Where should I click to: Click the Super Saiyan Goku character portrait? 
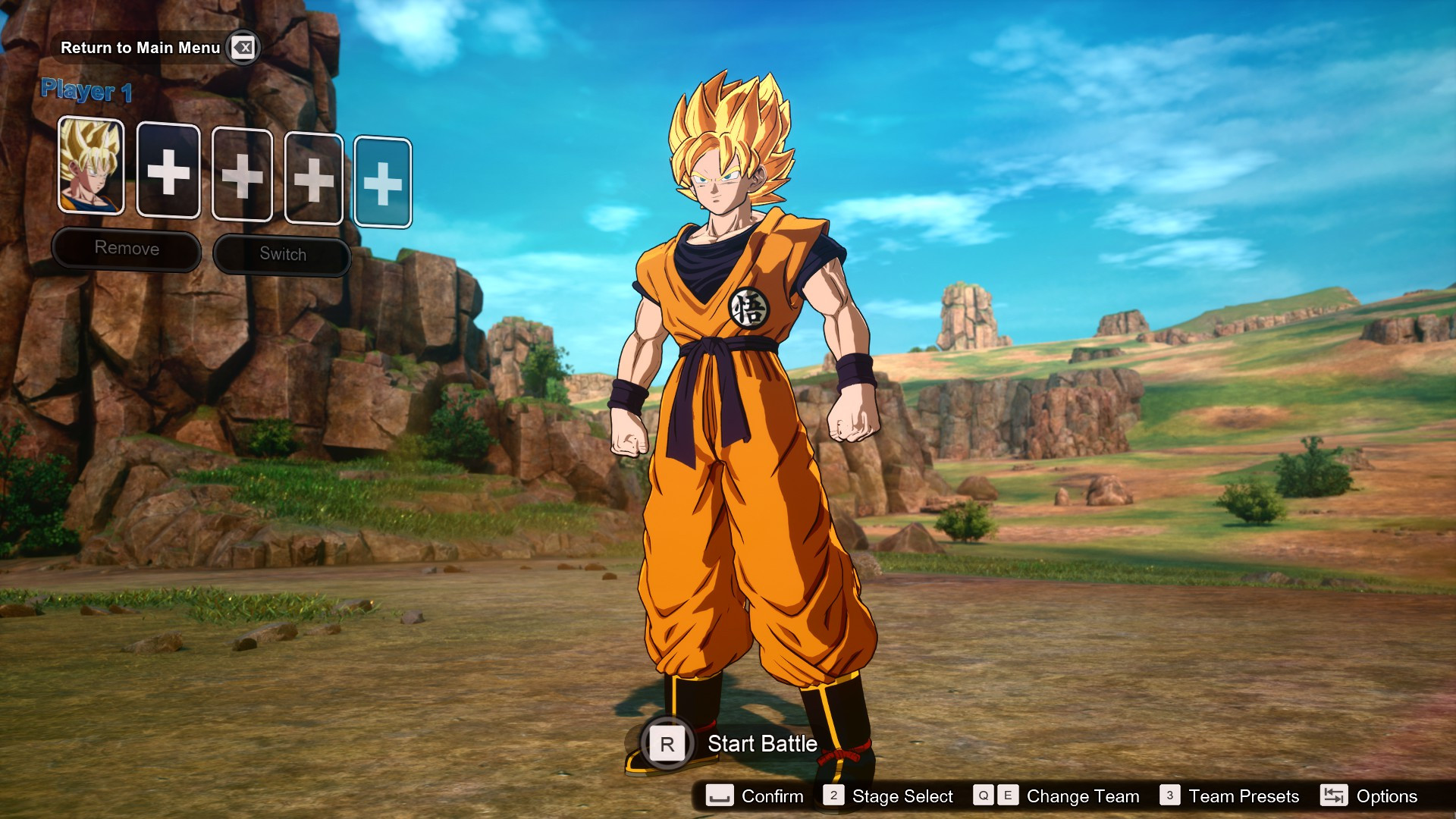point(91,170)
